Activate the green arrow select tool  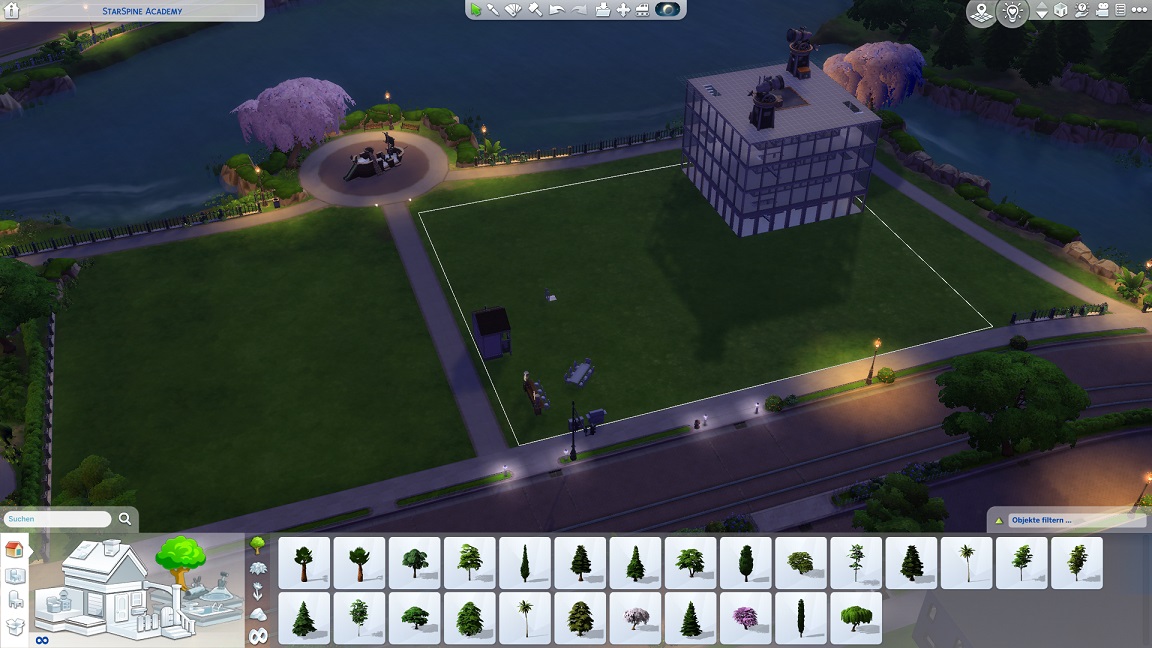click(476, 10)
